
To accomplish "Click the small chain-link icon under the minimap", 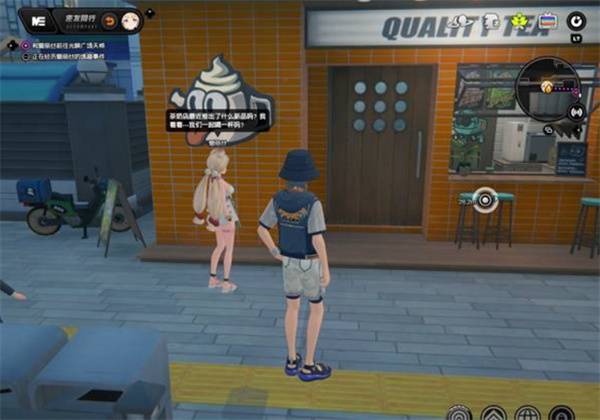I will [550, 130].
